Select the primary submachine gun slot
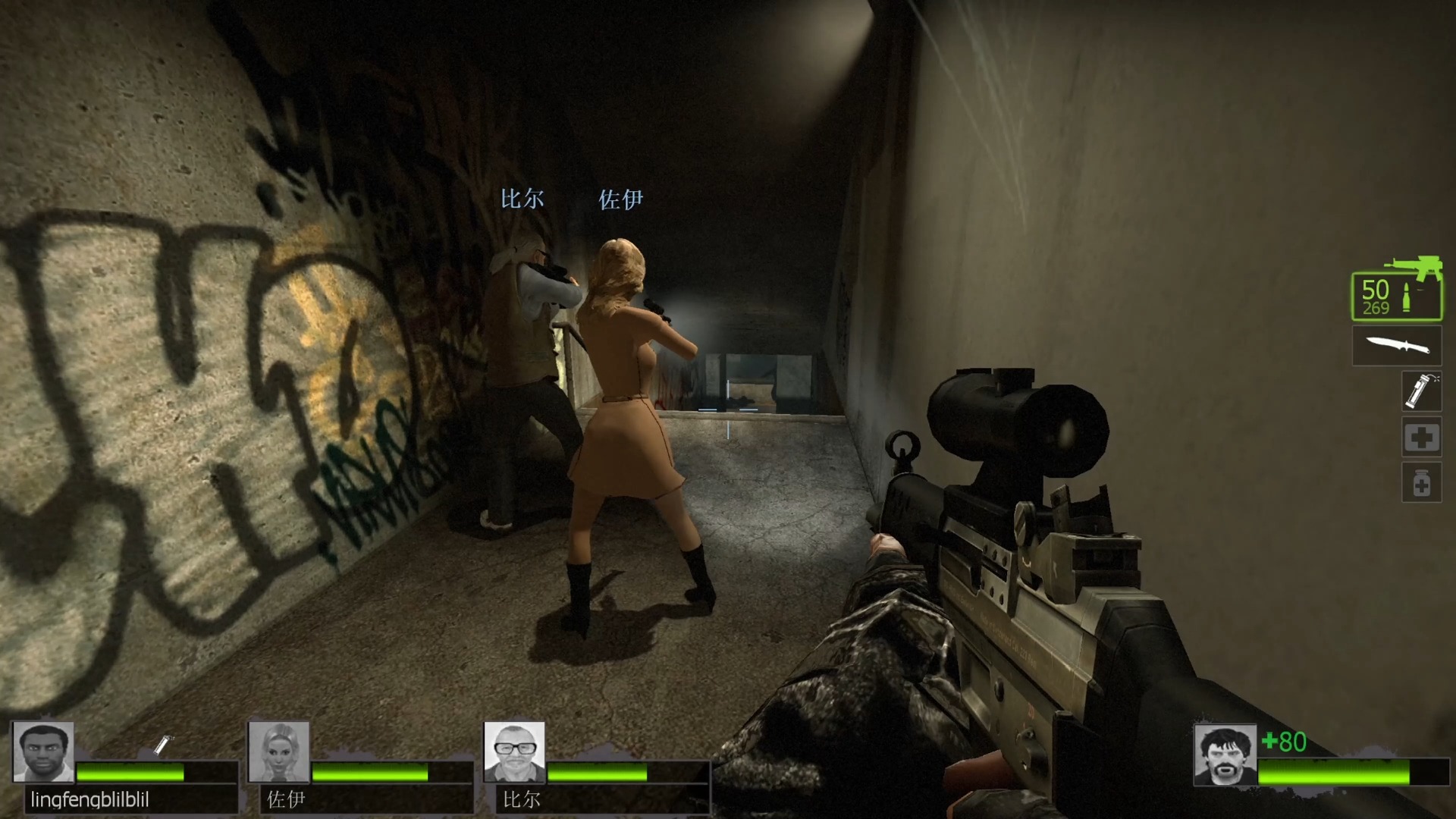 [1396, 296]
